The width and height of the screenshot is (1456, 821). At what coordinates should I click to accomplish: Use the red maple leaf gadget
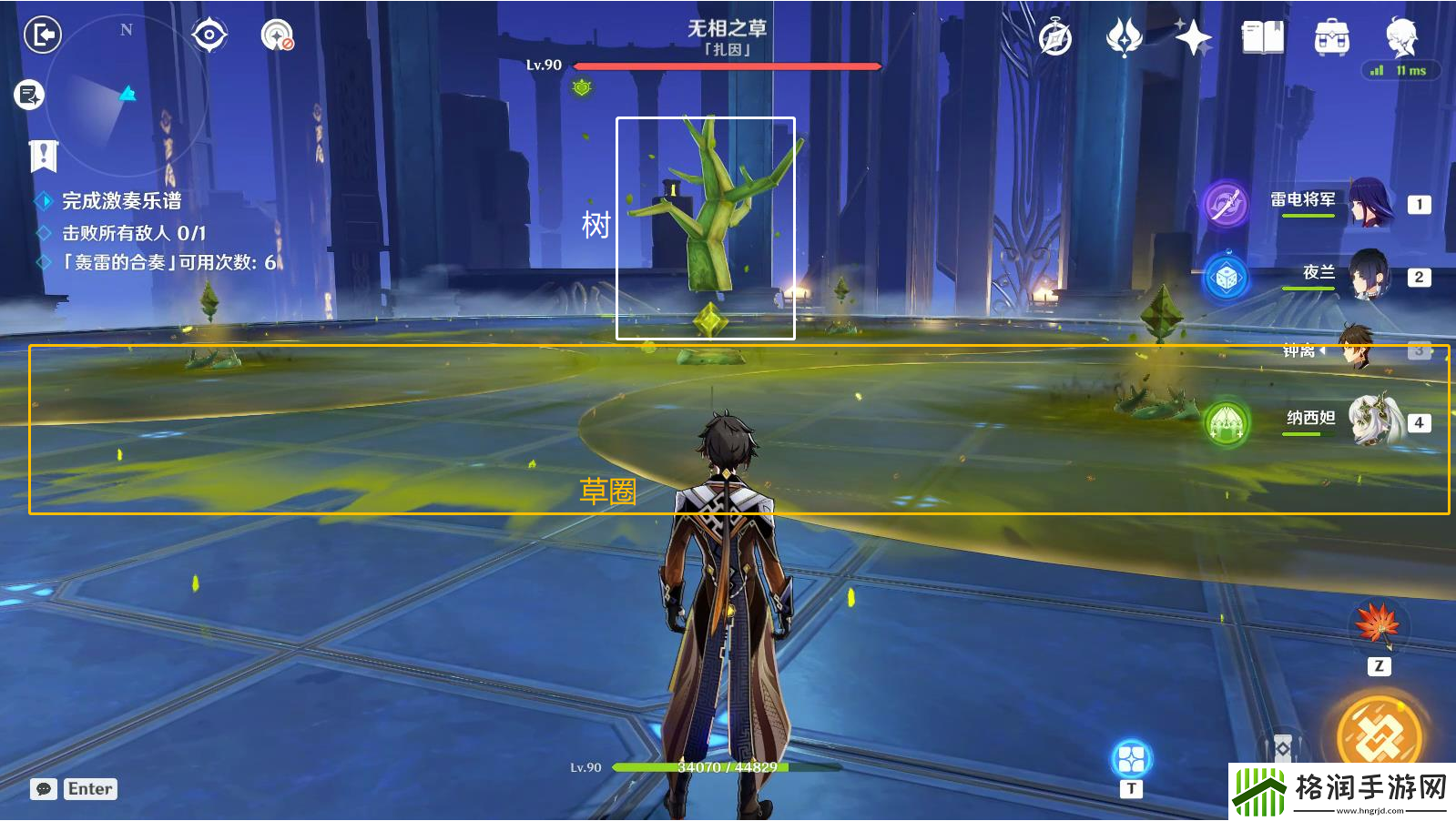click(x=1378, y=624)
